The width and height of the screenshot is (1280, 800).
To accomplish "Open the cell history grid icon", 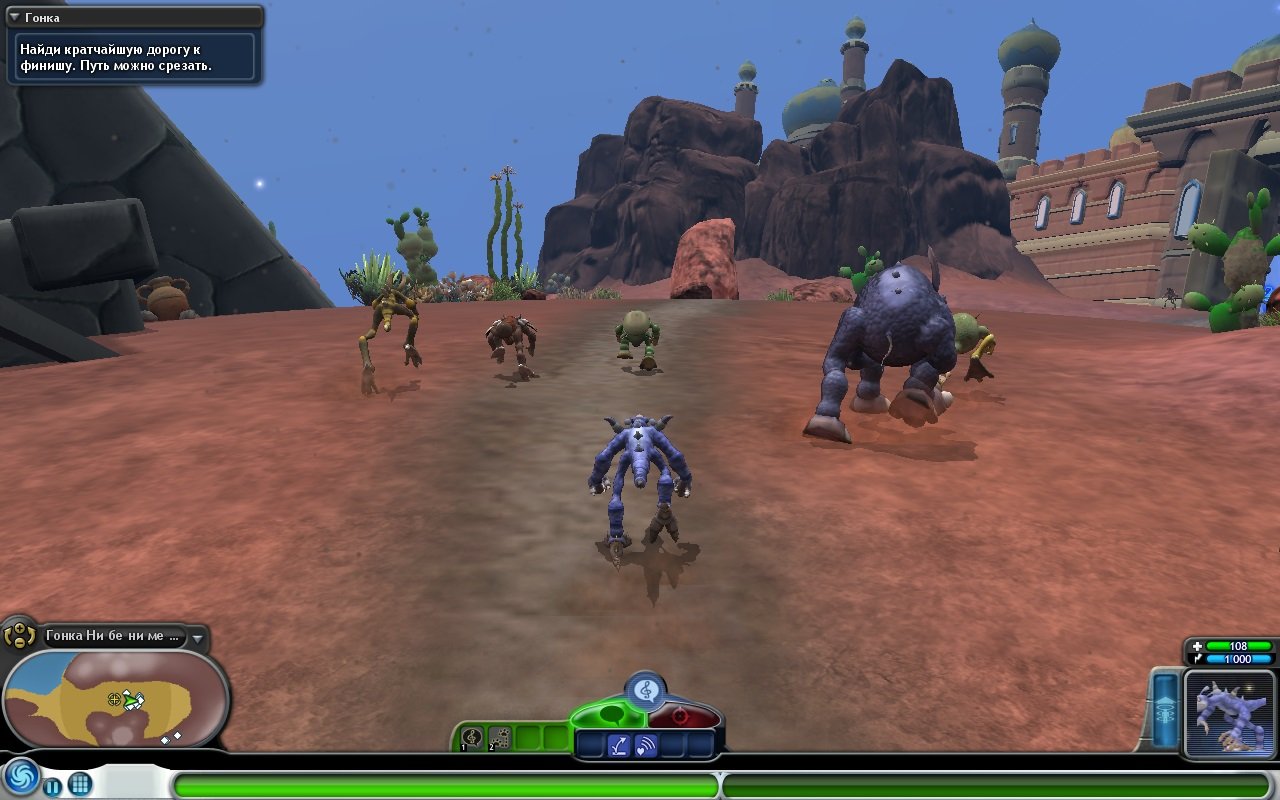I will 79,785.
